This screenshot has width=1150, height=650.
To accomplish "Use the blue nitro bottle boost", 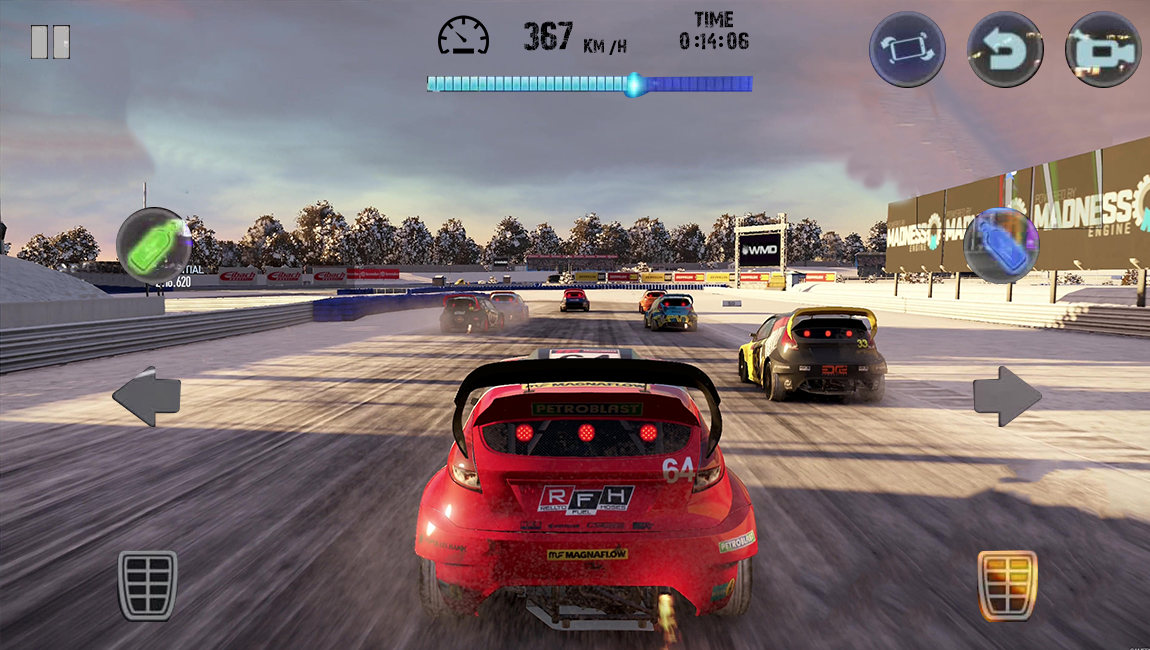I will (1000, 246).
